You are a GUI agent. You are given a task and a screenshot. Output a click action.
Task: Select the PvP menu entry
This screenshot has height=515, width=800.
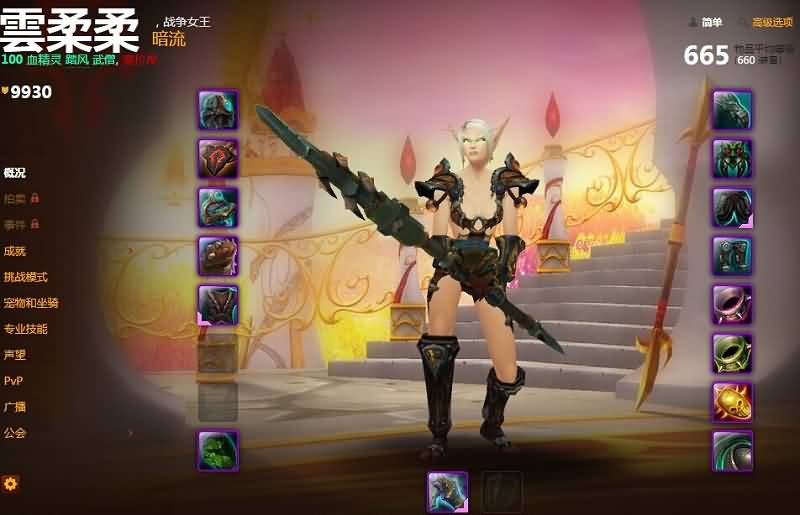coord(13,381)
